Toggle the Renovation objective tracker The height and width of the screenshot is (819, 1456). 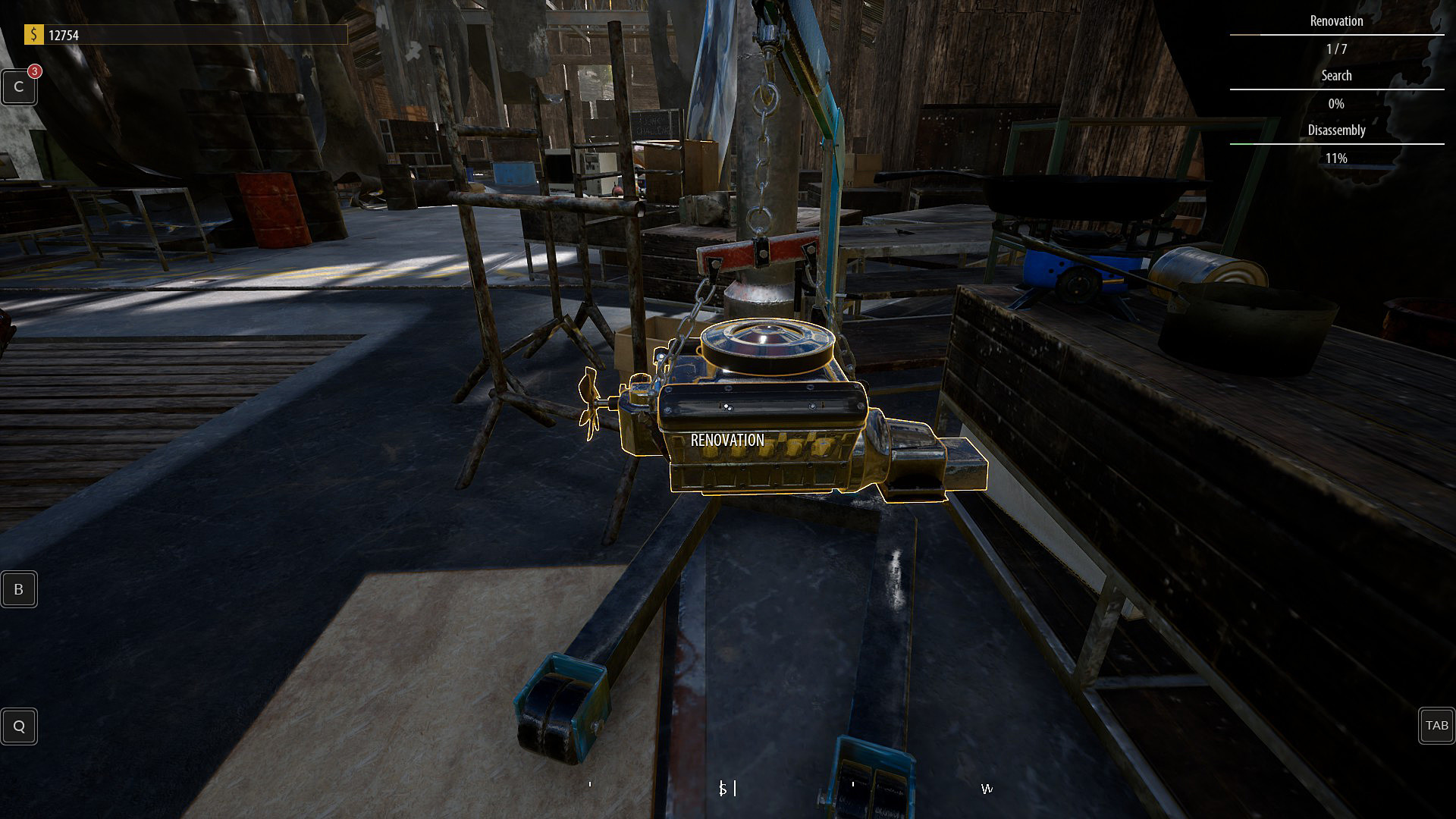tap(1336, 21)
